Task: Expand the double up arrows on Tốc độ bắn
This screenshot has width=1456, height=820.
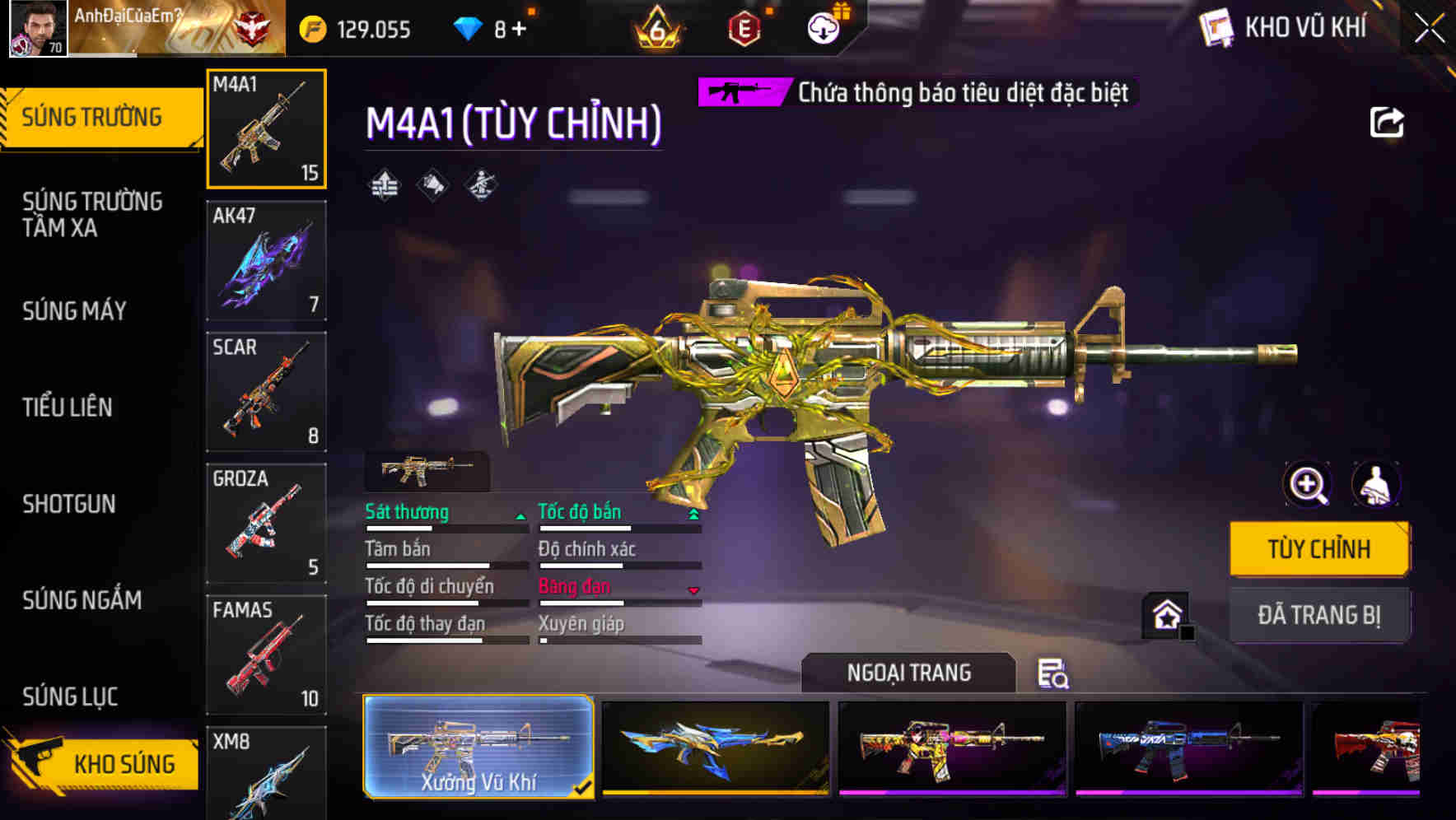Action: click(693, 512)
